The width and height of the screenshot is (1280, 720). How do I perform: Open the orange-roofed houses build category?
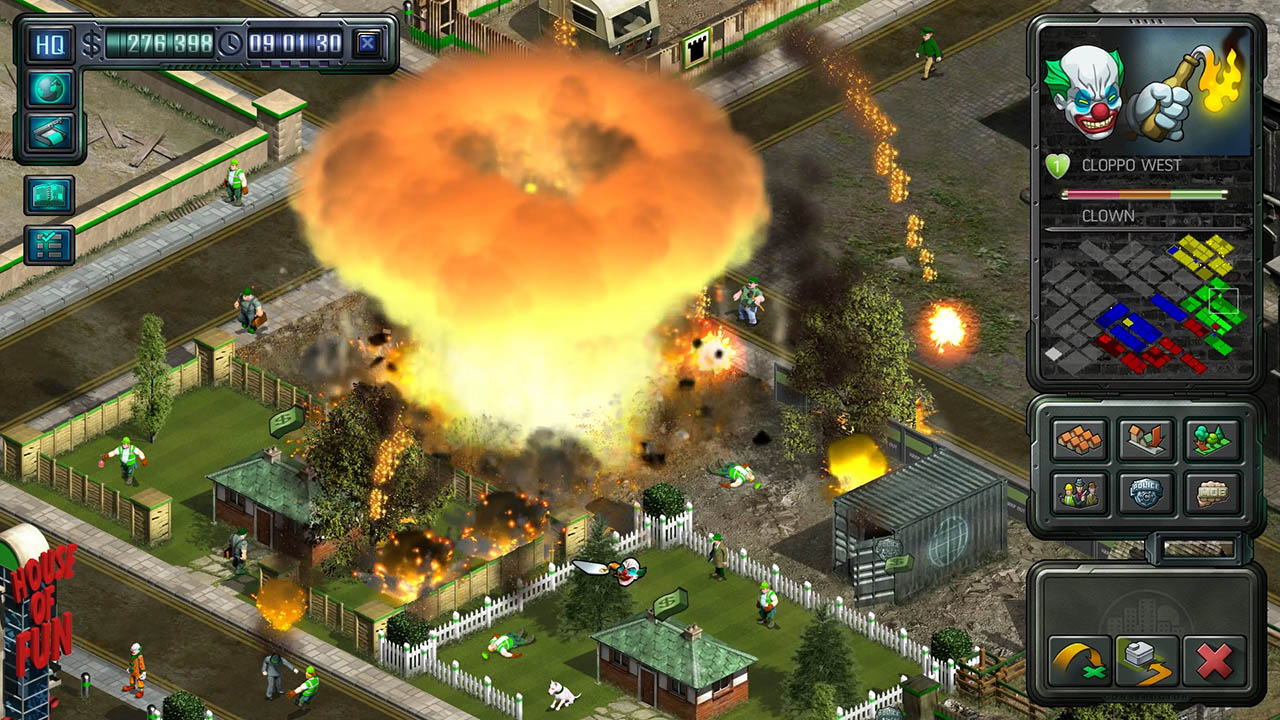[x=1080, y=439]
